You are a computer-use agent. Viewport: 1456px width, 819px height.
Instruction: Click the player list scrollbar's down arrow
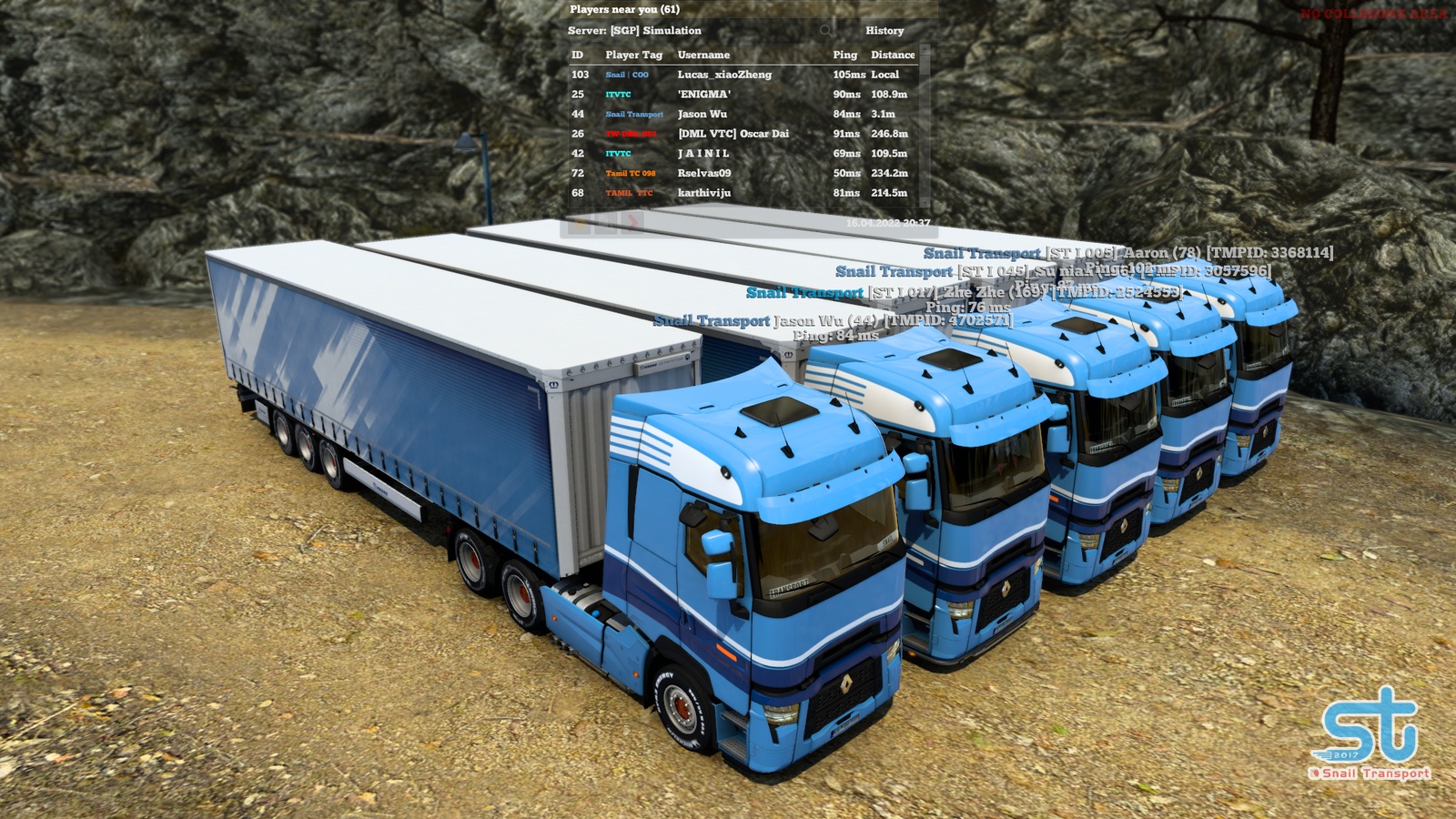point(925,204)
